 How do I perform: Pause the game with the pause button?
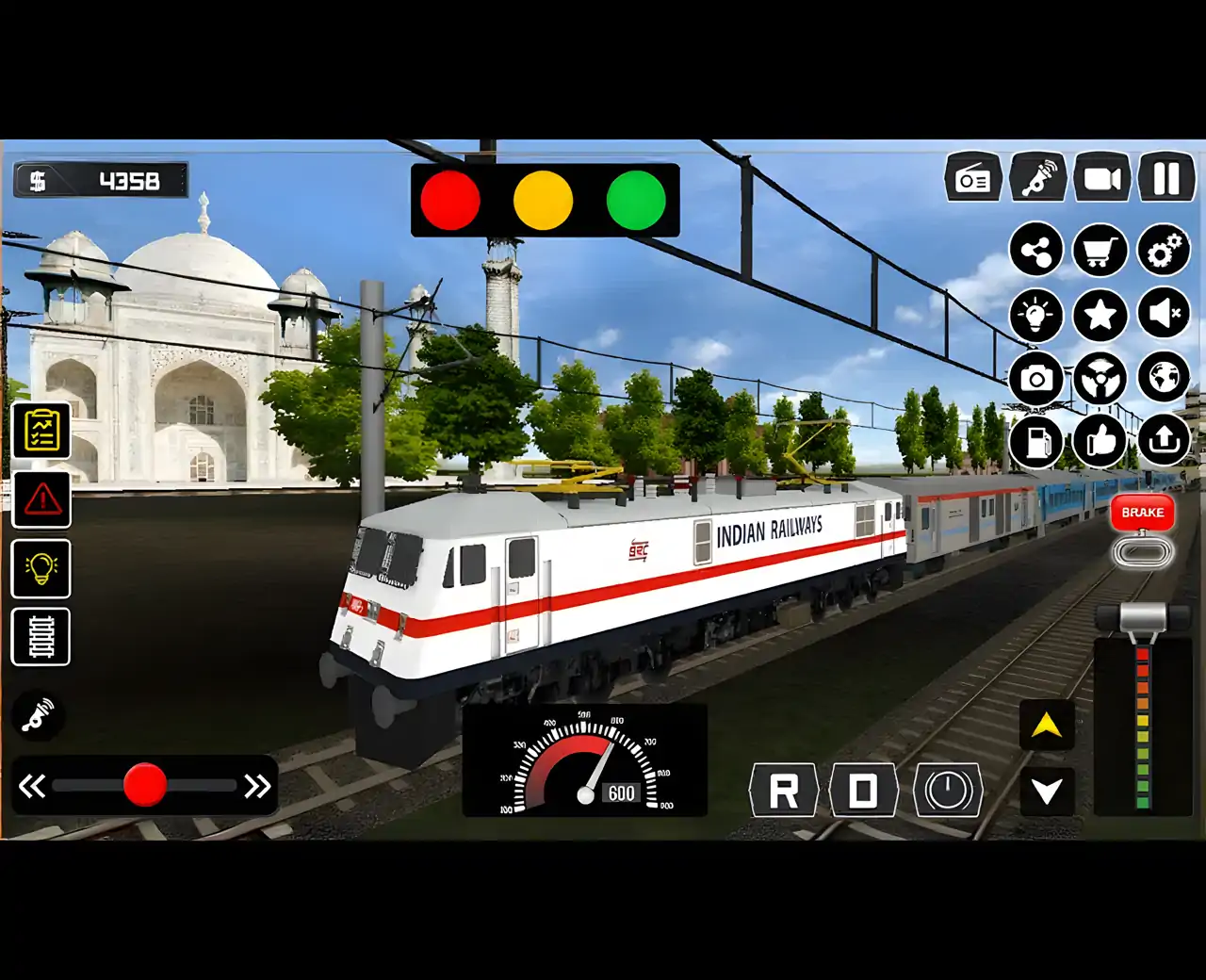tap(1166, 177)
